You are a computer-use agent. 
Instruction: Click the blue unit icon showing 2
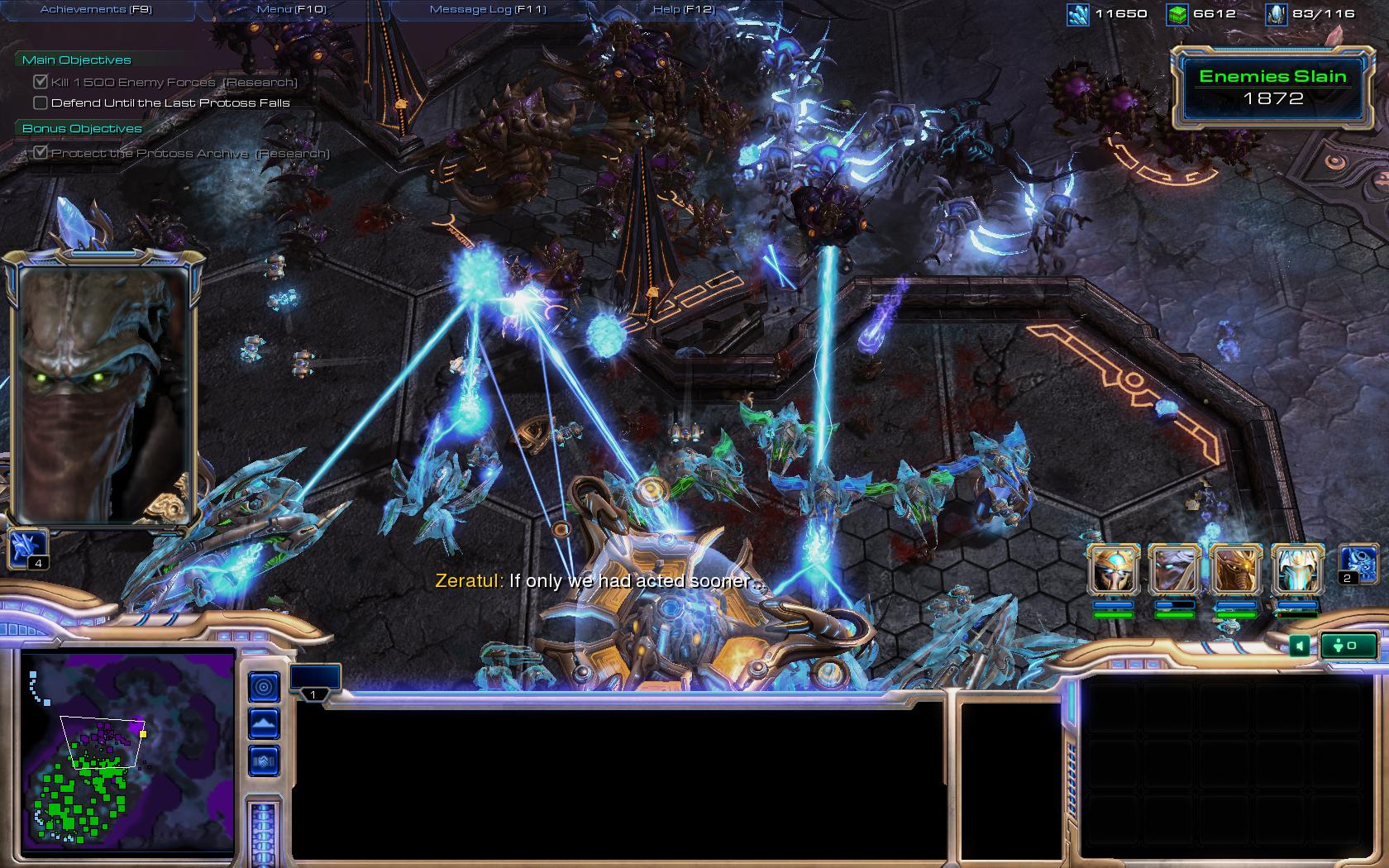(1358, 565)
